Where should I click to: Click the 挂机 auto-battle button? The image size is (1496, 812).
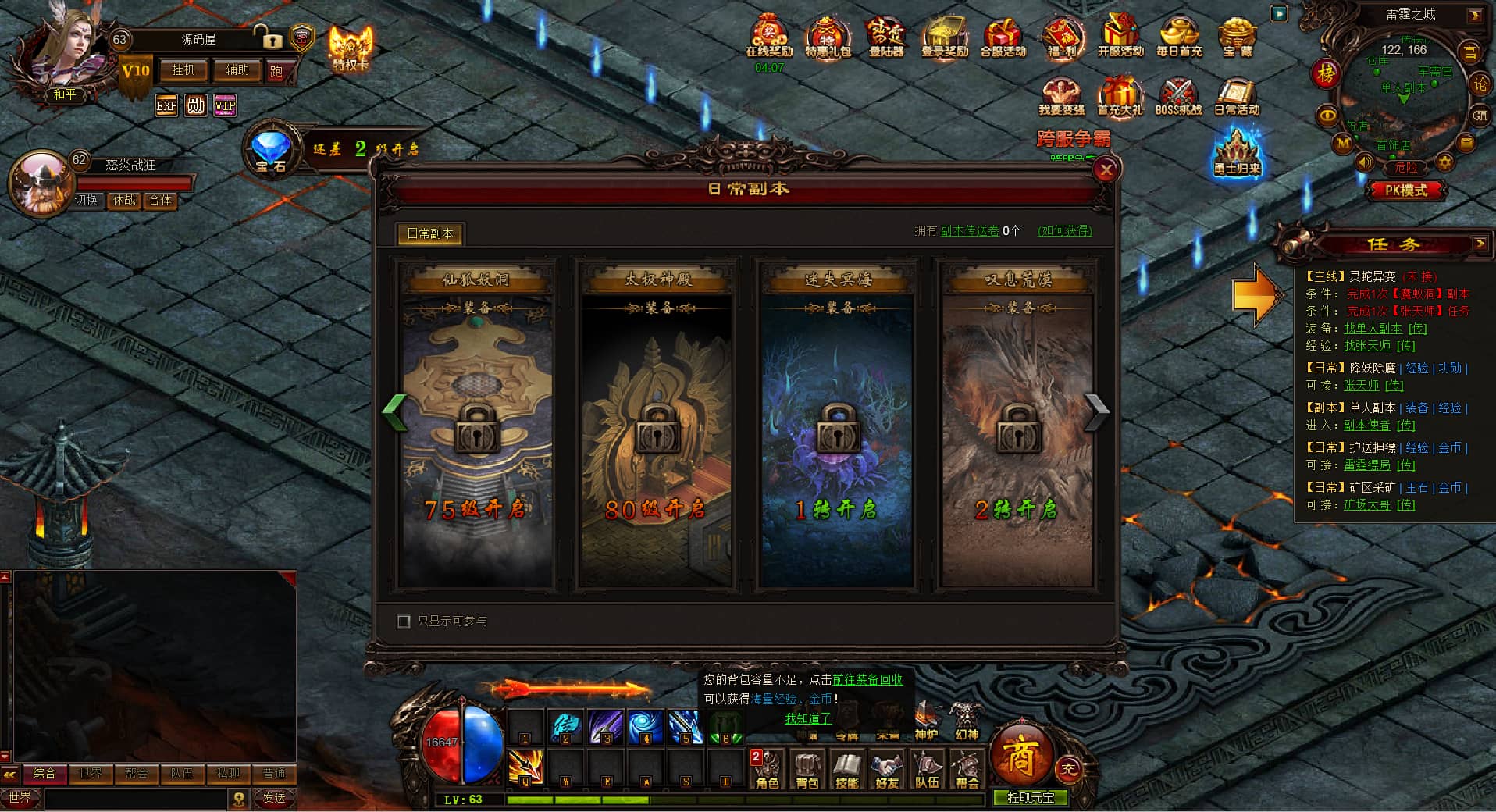183,70
